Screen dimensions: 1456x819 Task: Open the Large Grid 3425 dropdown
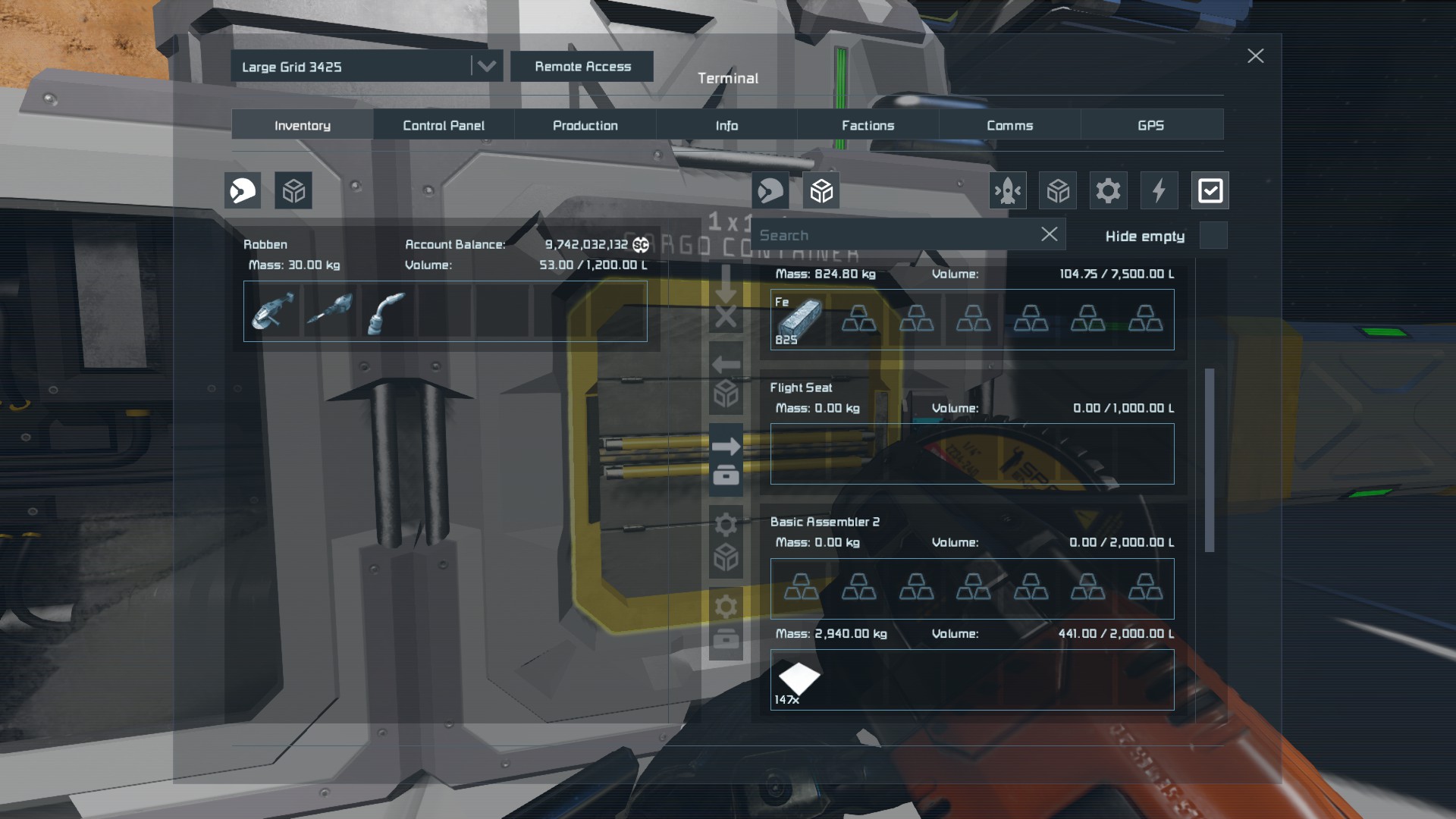tap(486, 67)
